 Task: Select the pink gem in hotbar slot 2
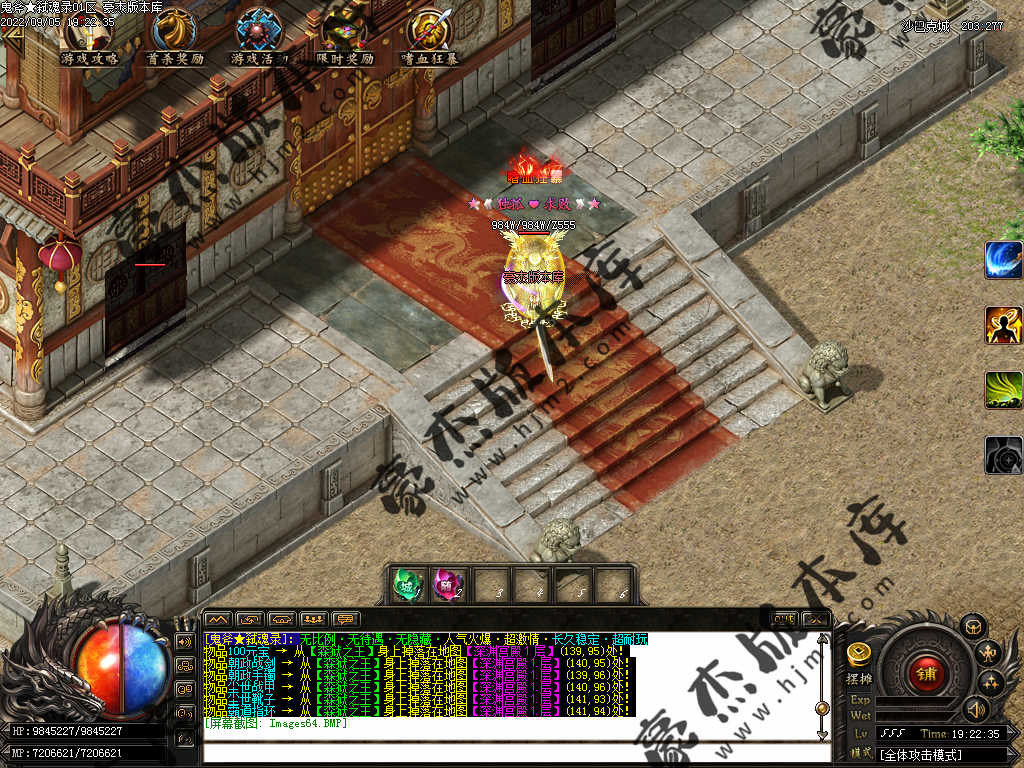448,585
